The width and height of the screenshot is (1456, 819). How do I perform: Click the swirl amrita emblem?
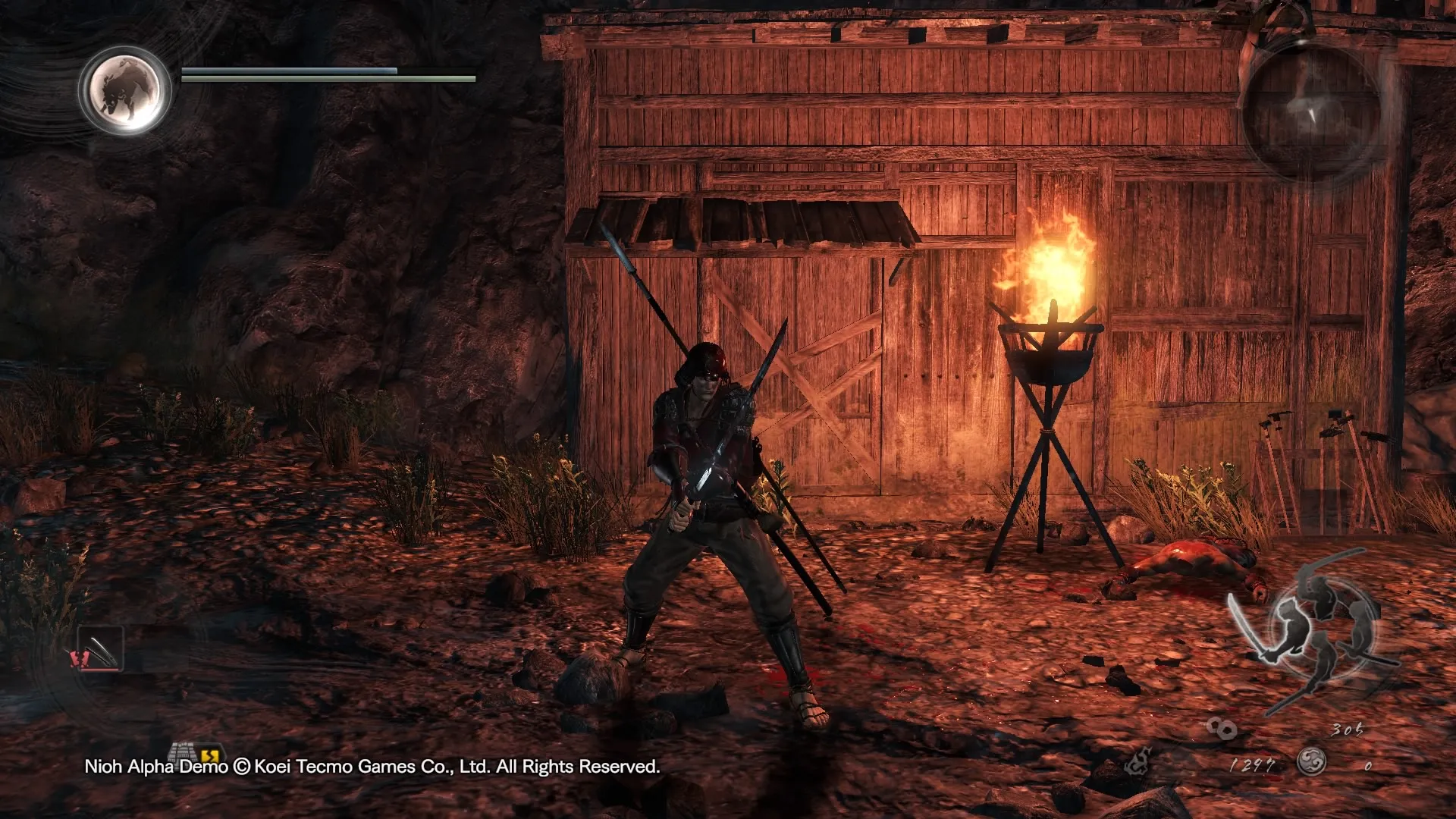(1310, 761)
